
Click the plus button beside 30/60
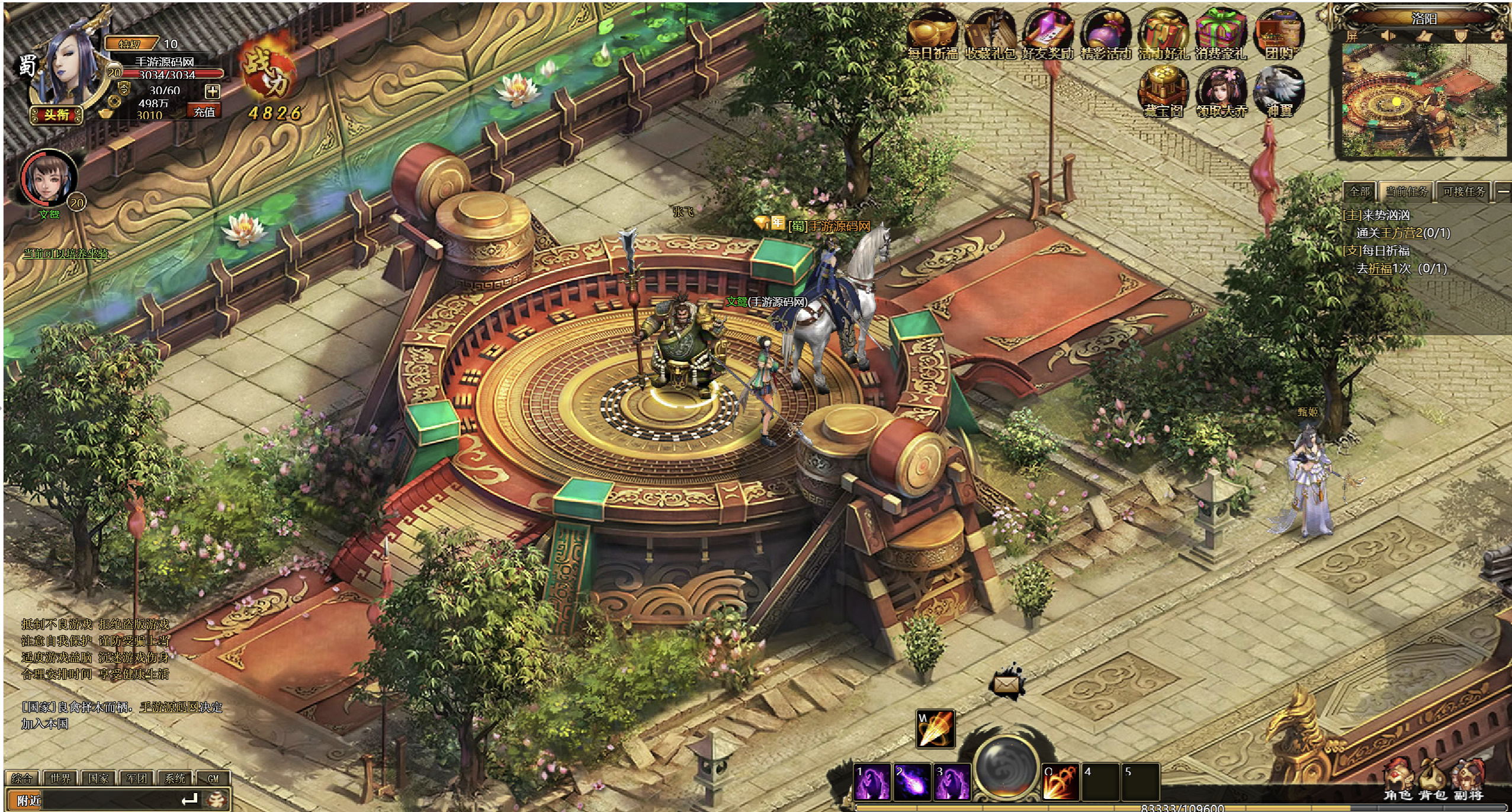tap(212, 91)
